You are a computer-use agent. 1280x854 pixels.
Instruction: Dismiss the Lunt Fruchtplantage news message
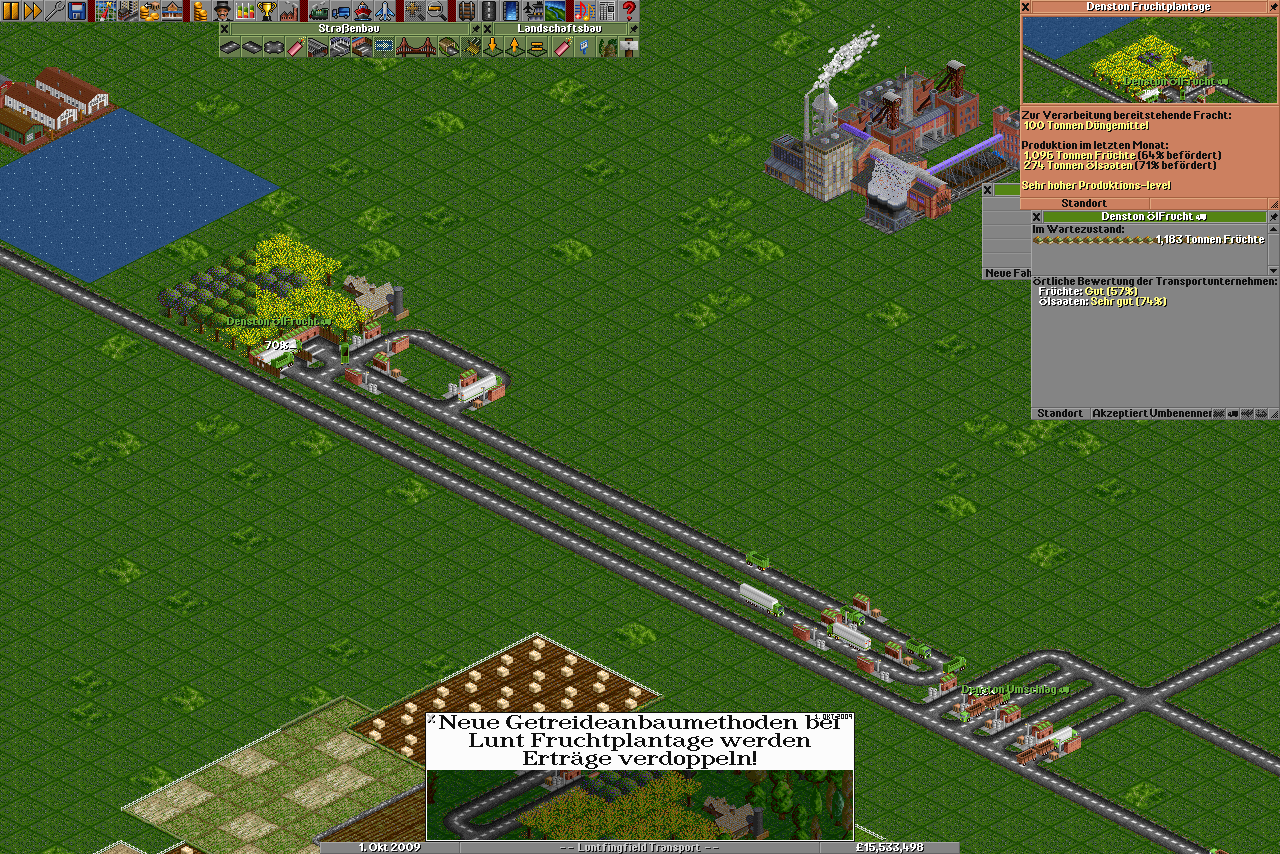coord(432,718)
